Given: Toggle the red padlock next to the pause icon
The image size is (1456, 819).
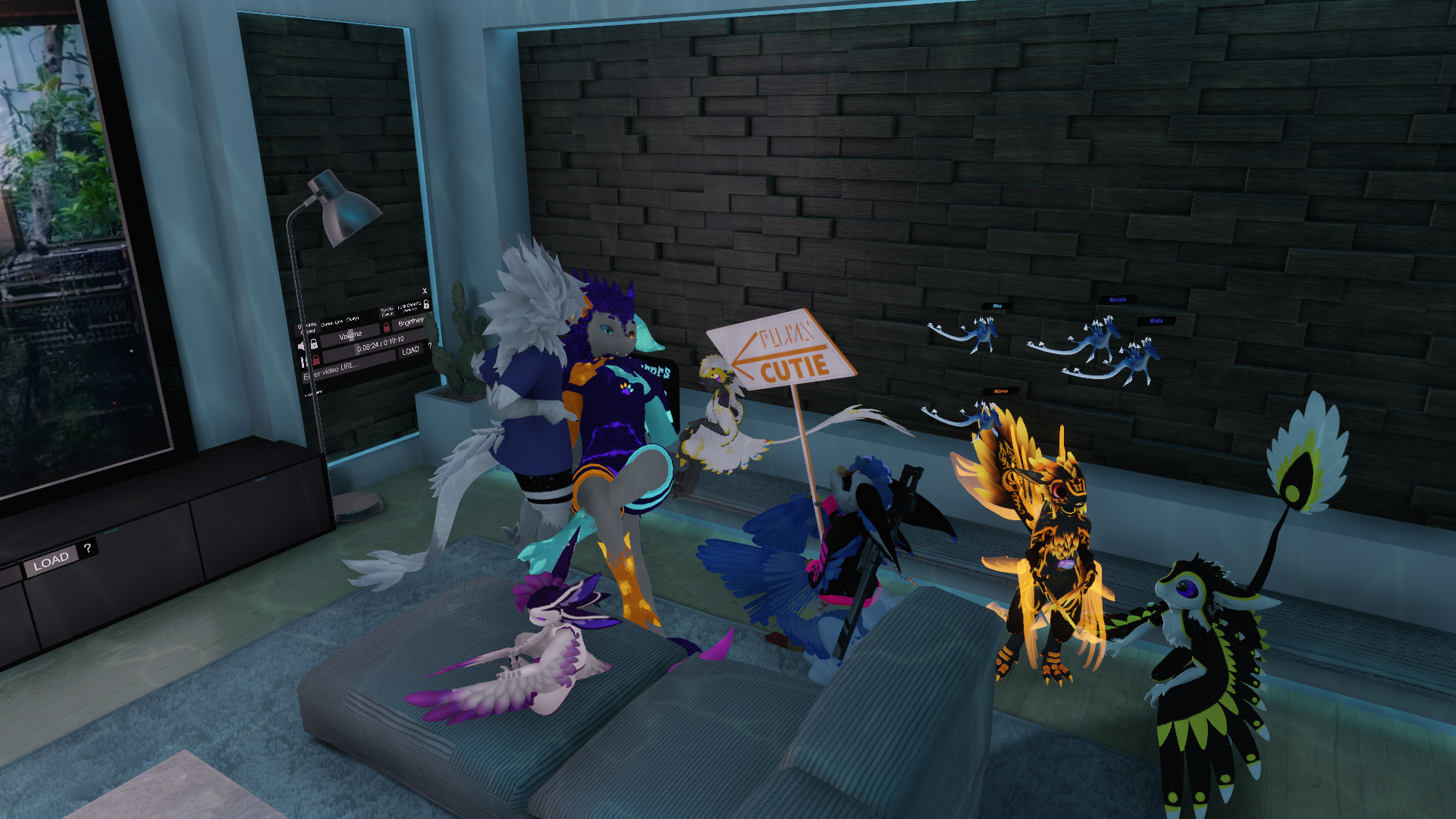Looking at the screenshot, I should tap(315, 360).
